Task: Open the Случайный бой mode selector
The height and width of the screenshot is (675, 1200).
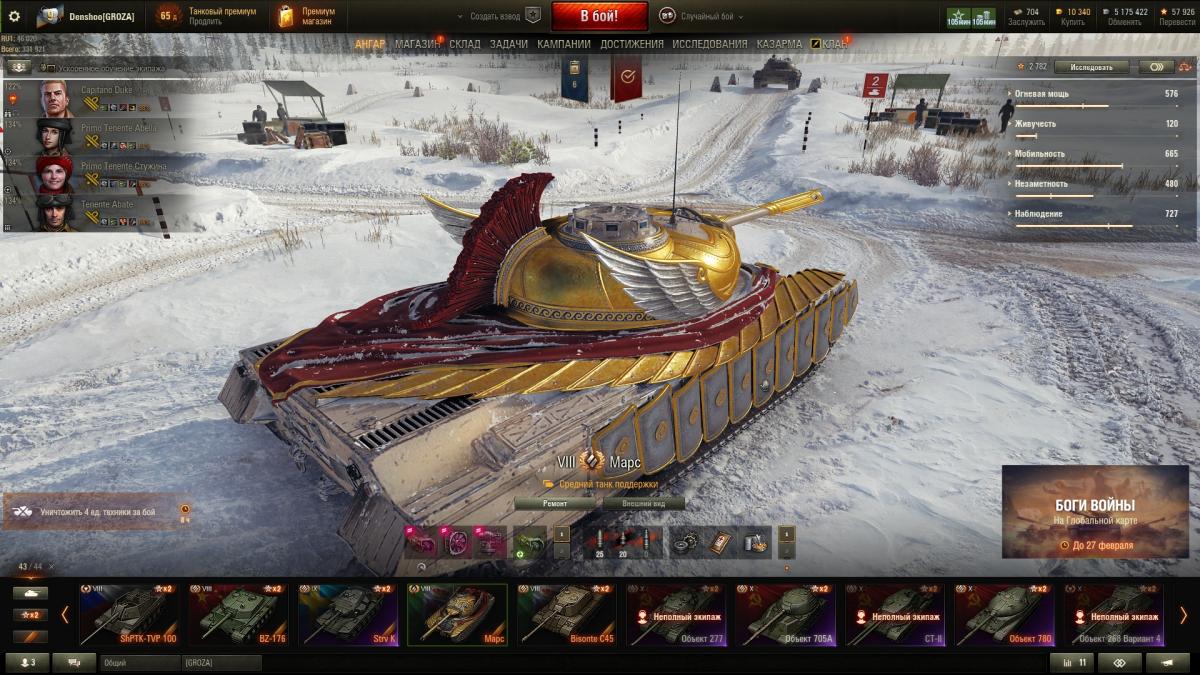Action: (698, 16)
